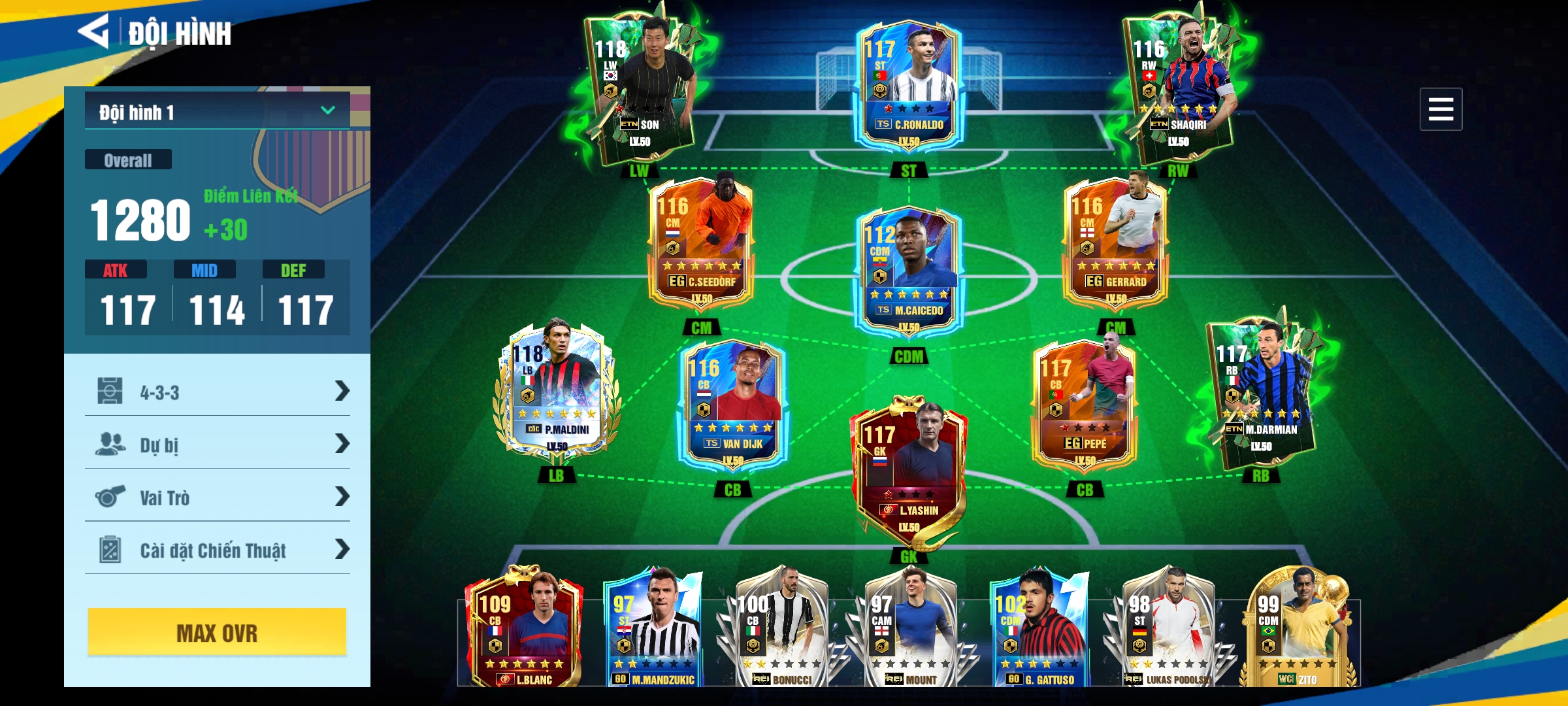Select the Van Dijk CB card
This screenshot has width=1568, height=706.
[732, 405]
